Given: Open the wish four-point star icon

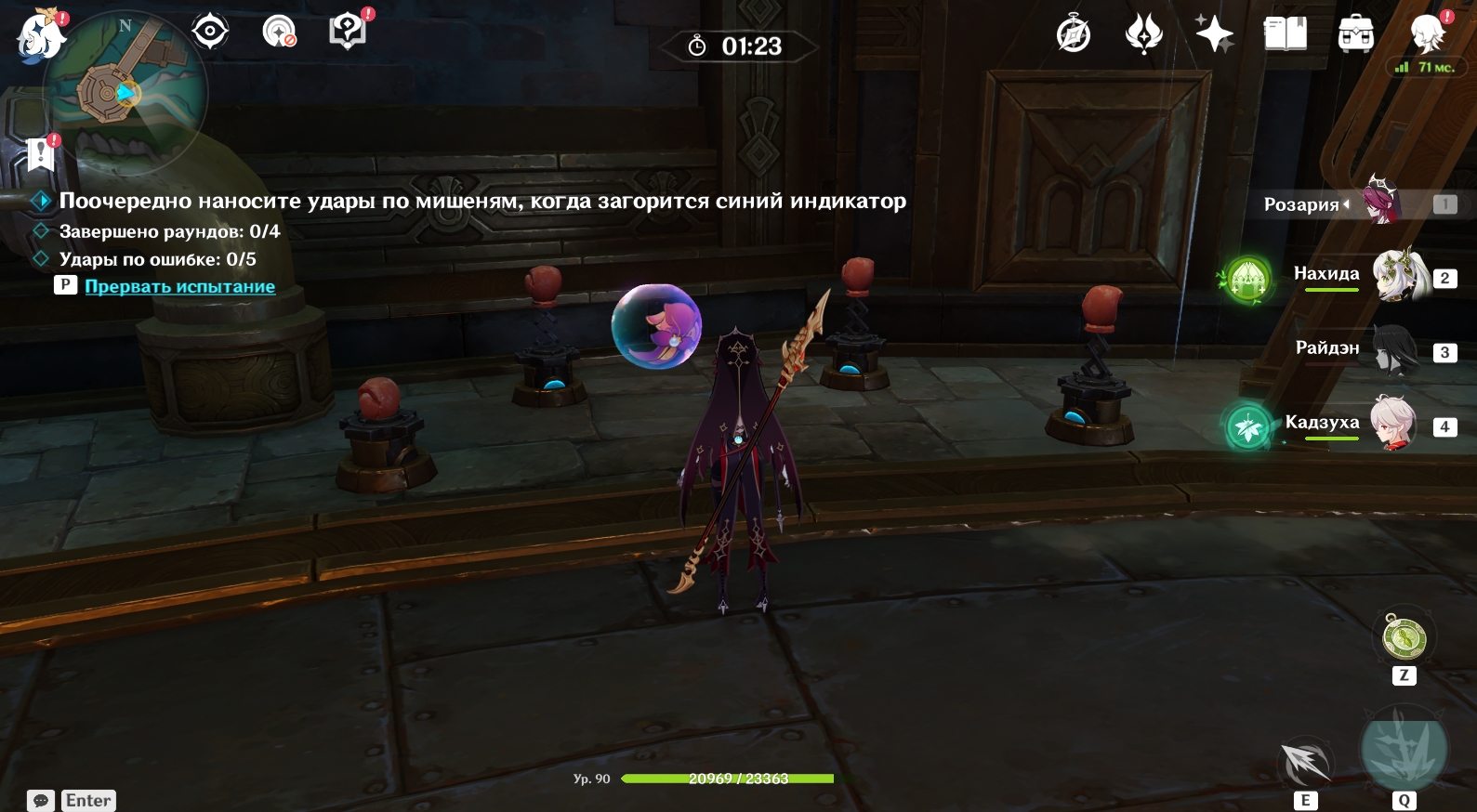Looking at the screenshot, I should click(1214, 35).
